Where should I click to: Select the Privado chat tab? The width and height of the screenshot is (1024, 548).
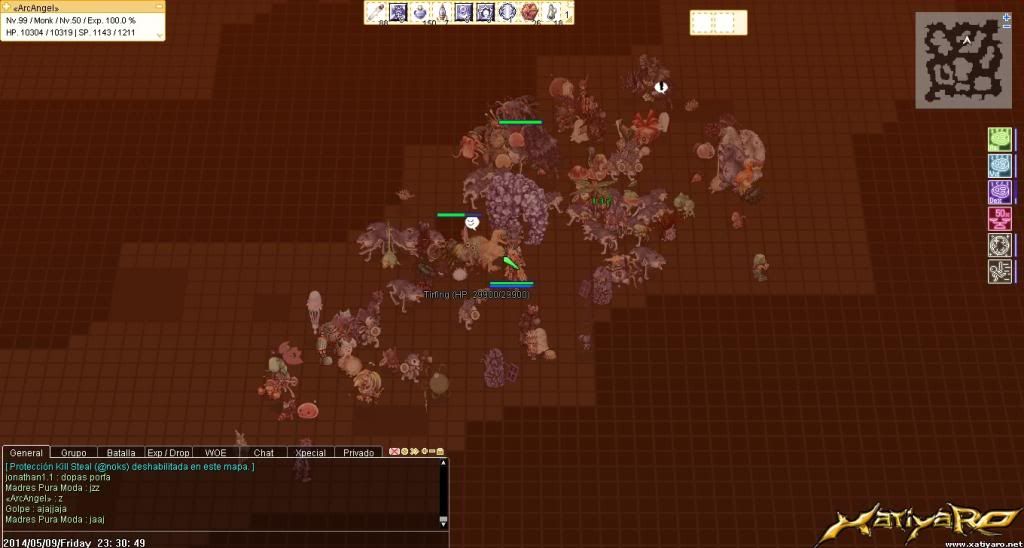358,453
